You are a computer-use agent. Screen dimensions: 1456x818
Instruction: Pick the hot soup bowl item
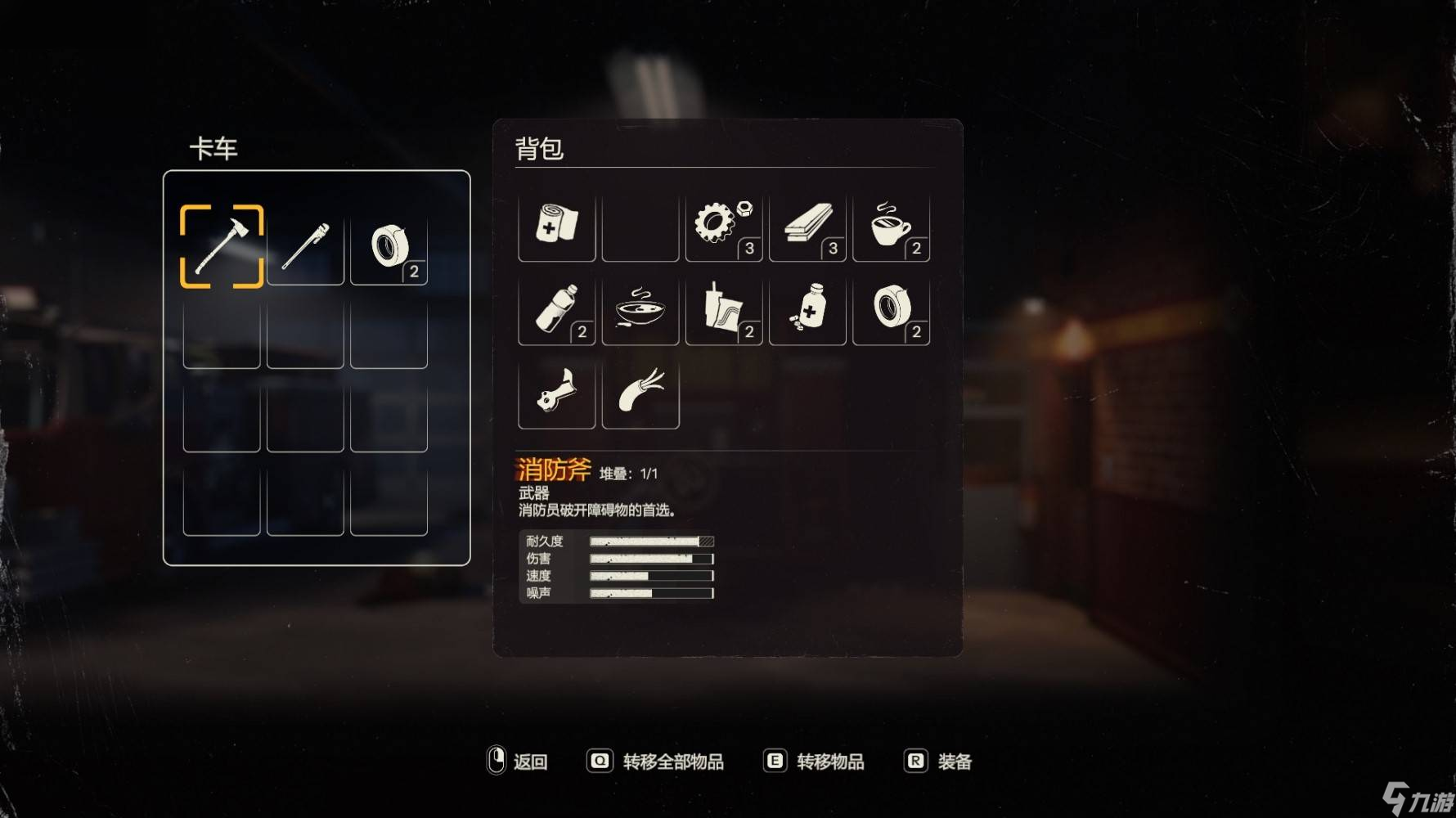pyautogui.click(x=640, y=309)
